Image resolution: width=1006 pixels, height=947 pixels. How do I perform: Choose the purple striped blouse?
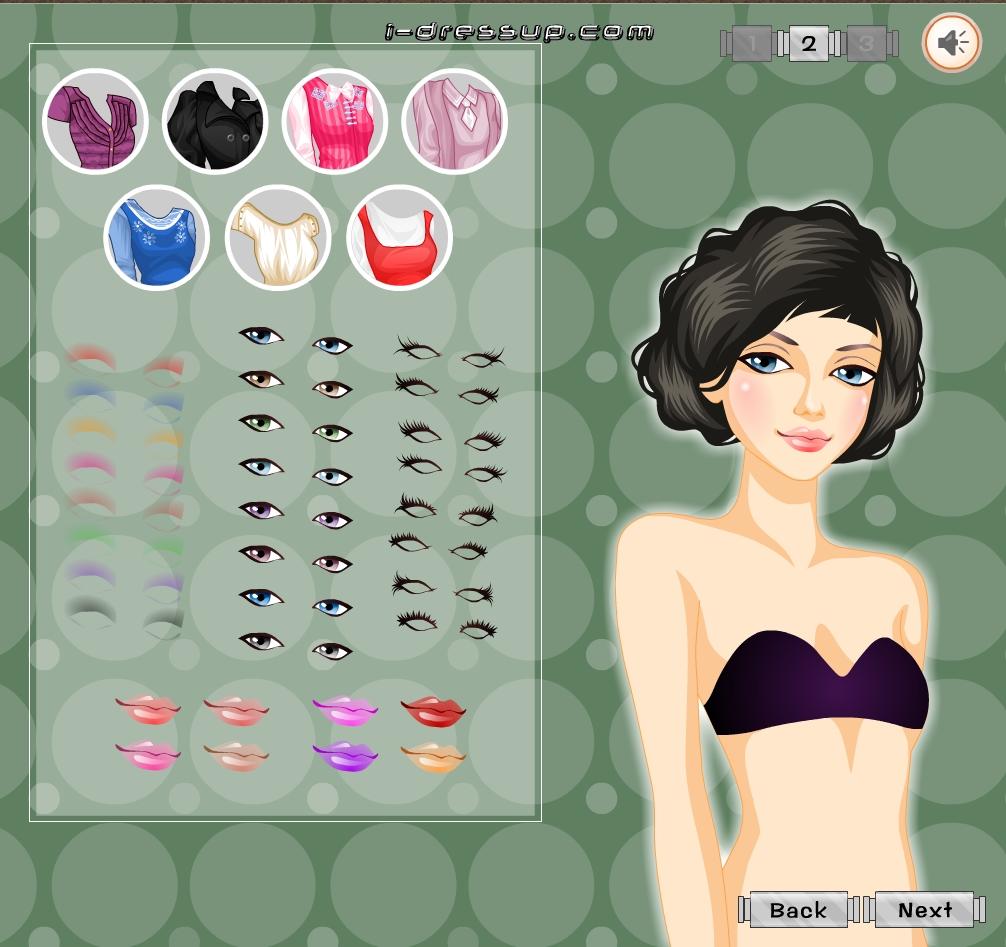[x=95, y=121]
